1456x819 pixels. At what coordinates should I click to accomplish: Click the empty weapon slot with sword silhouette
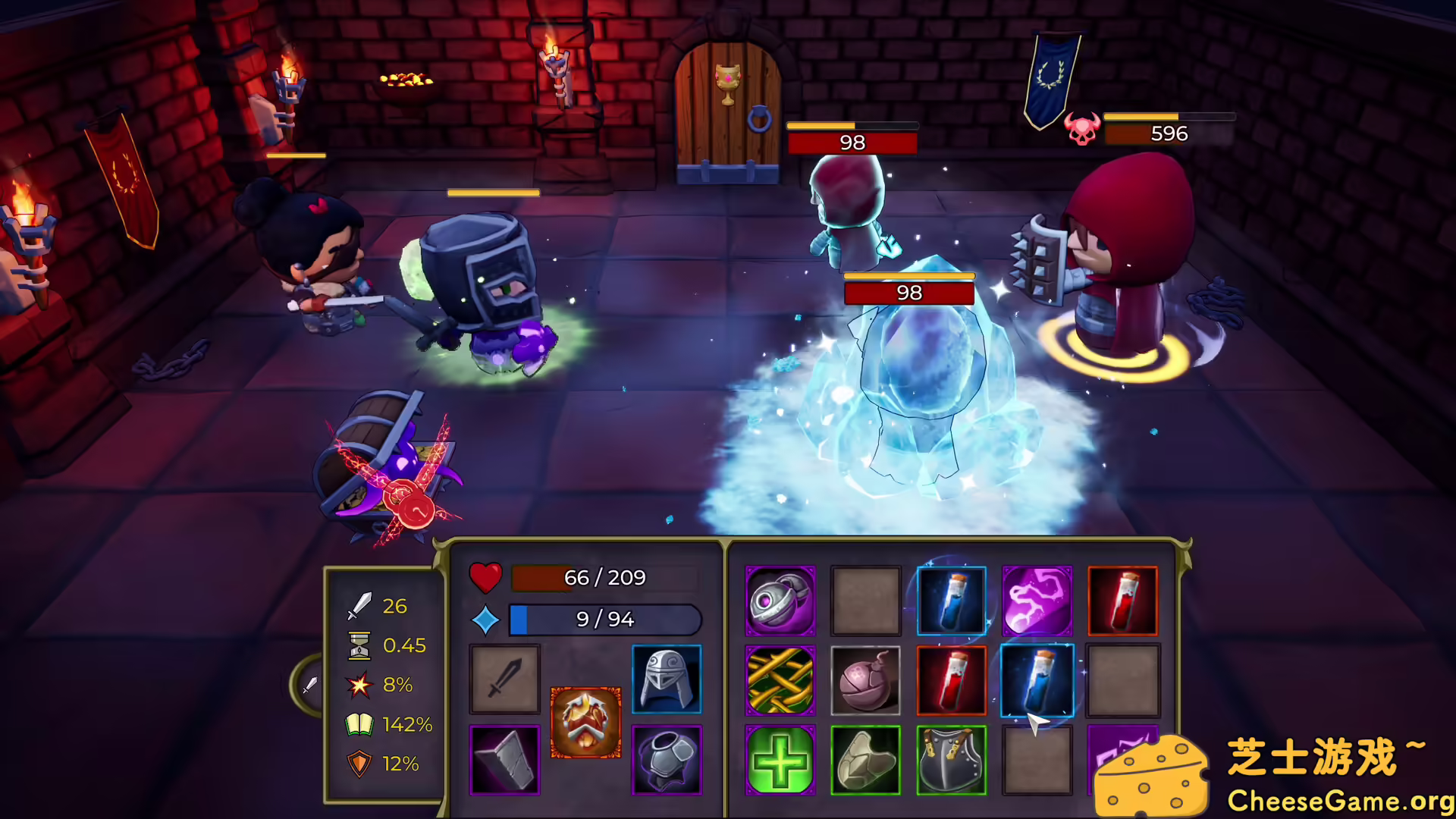504,680
